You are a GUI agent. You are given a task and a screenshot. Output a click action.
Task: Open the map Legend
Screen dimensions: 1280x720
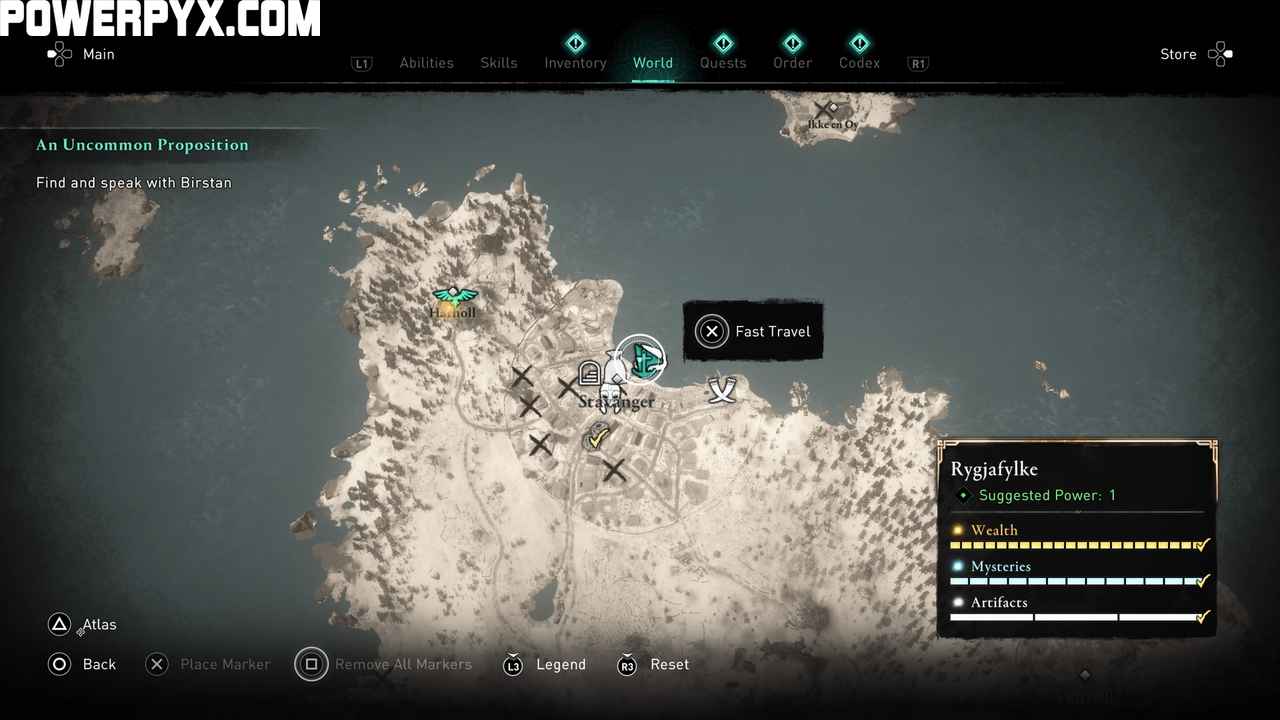click(x=543, y=664)
